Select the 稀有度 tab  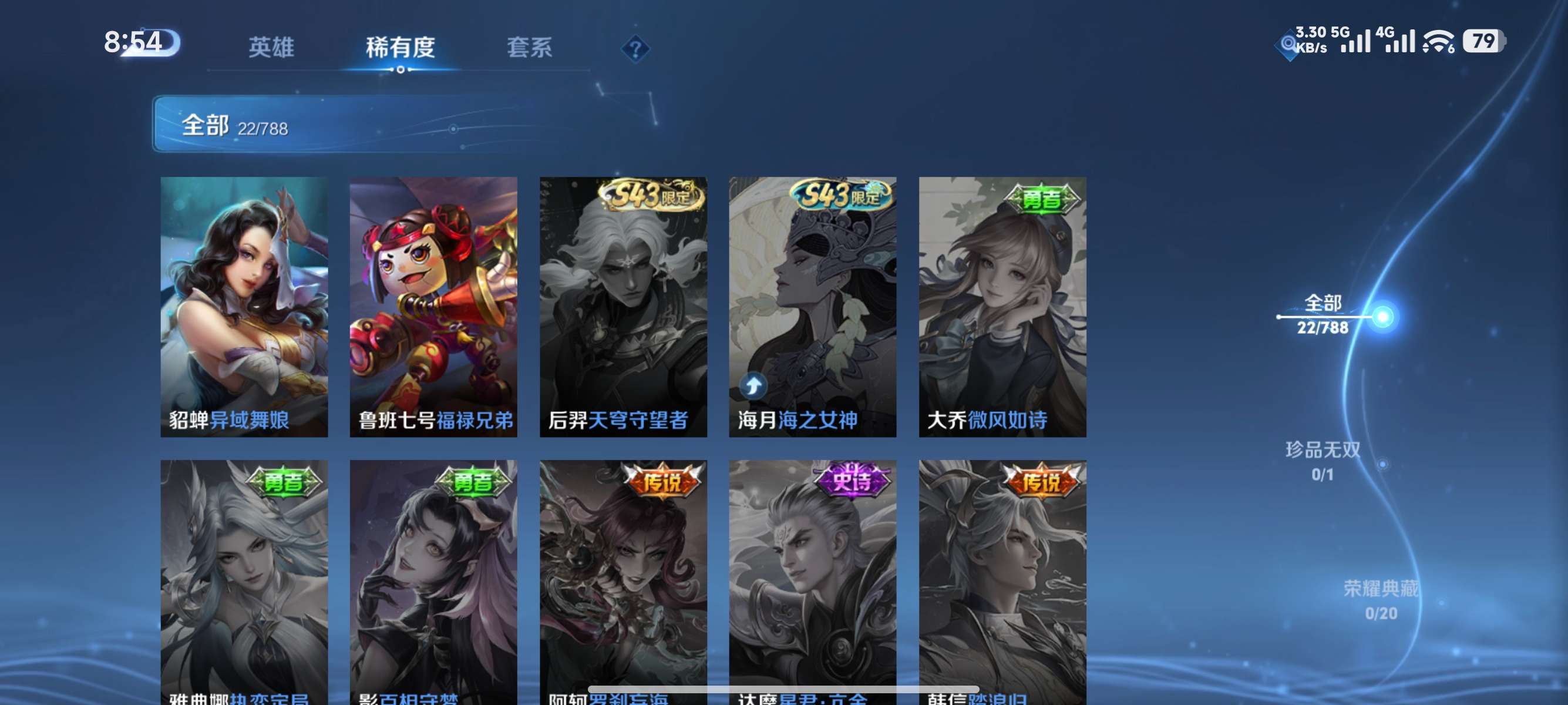tap(400, 48)
